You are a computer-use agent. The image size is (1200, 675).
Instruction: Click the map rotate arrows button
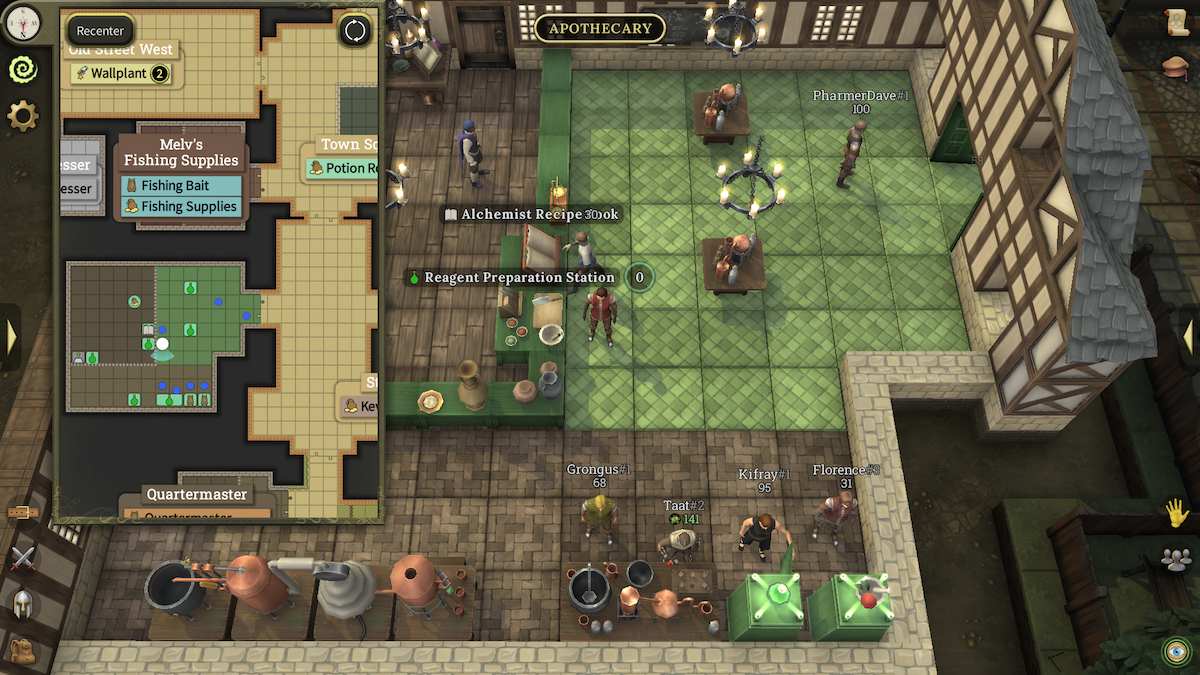click(x=355, y=30)
